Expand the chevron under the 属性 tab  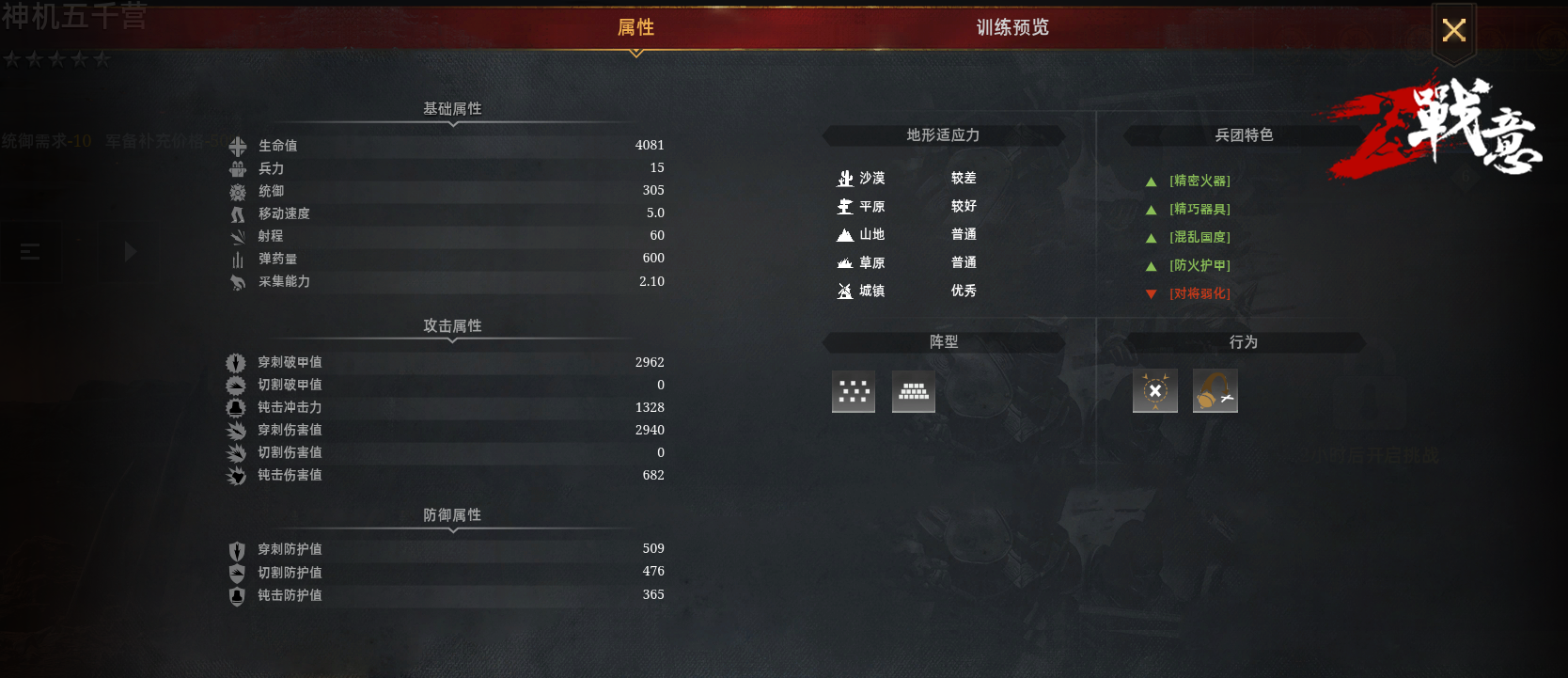pyautogui.click(x=635, y=53)
